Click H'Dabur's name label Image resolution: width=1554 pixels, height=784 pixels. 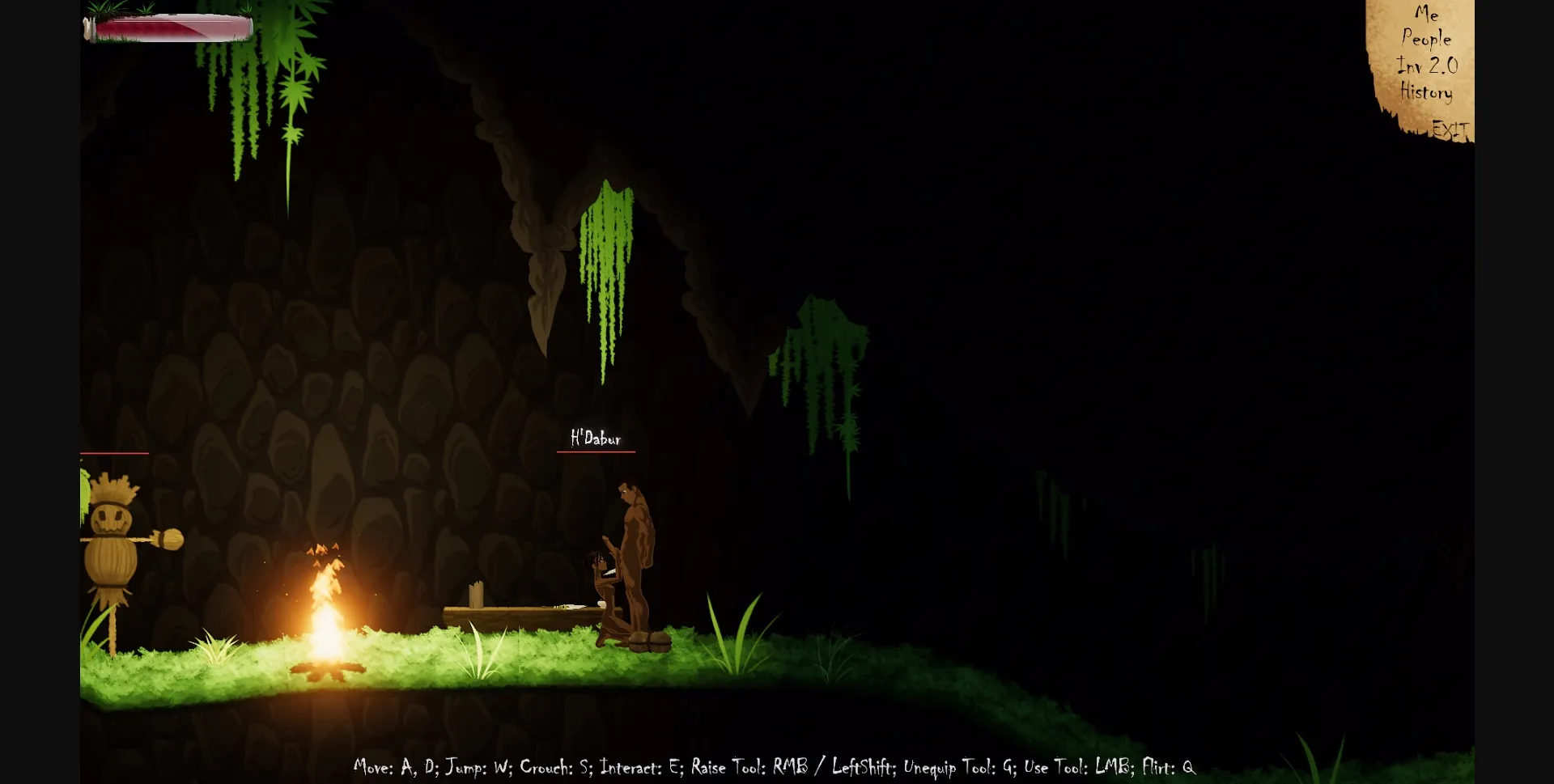[x=596, y=438]
